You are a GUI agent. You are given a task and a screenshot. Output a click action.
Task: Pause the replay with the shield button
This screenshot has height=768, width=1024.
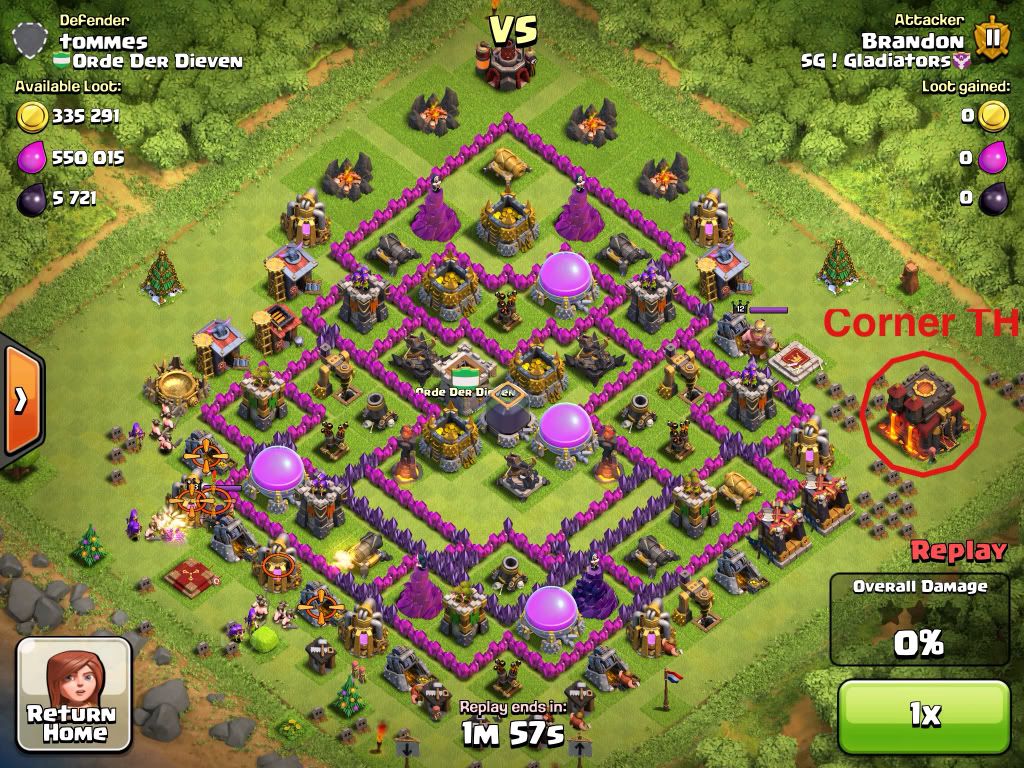[991, 38]
